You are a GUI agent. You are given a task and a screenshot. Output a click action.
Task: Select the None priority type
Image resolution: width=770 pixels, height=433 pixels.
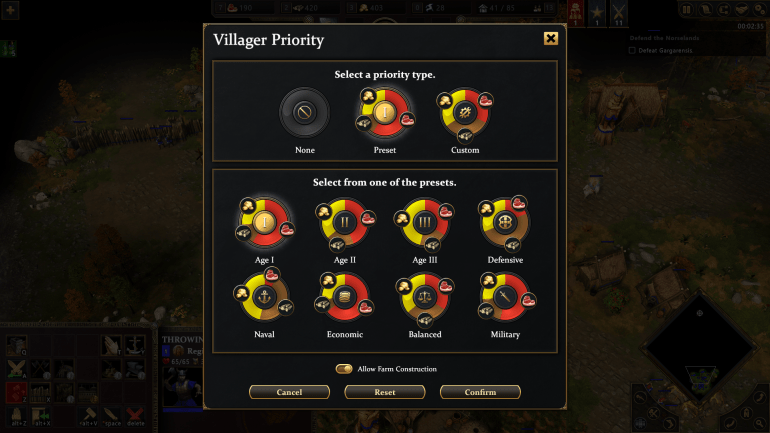[x=304, y=113]
